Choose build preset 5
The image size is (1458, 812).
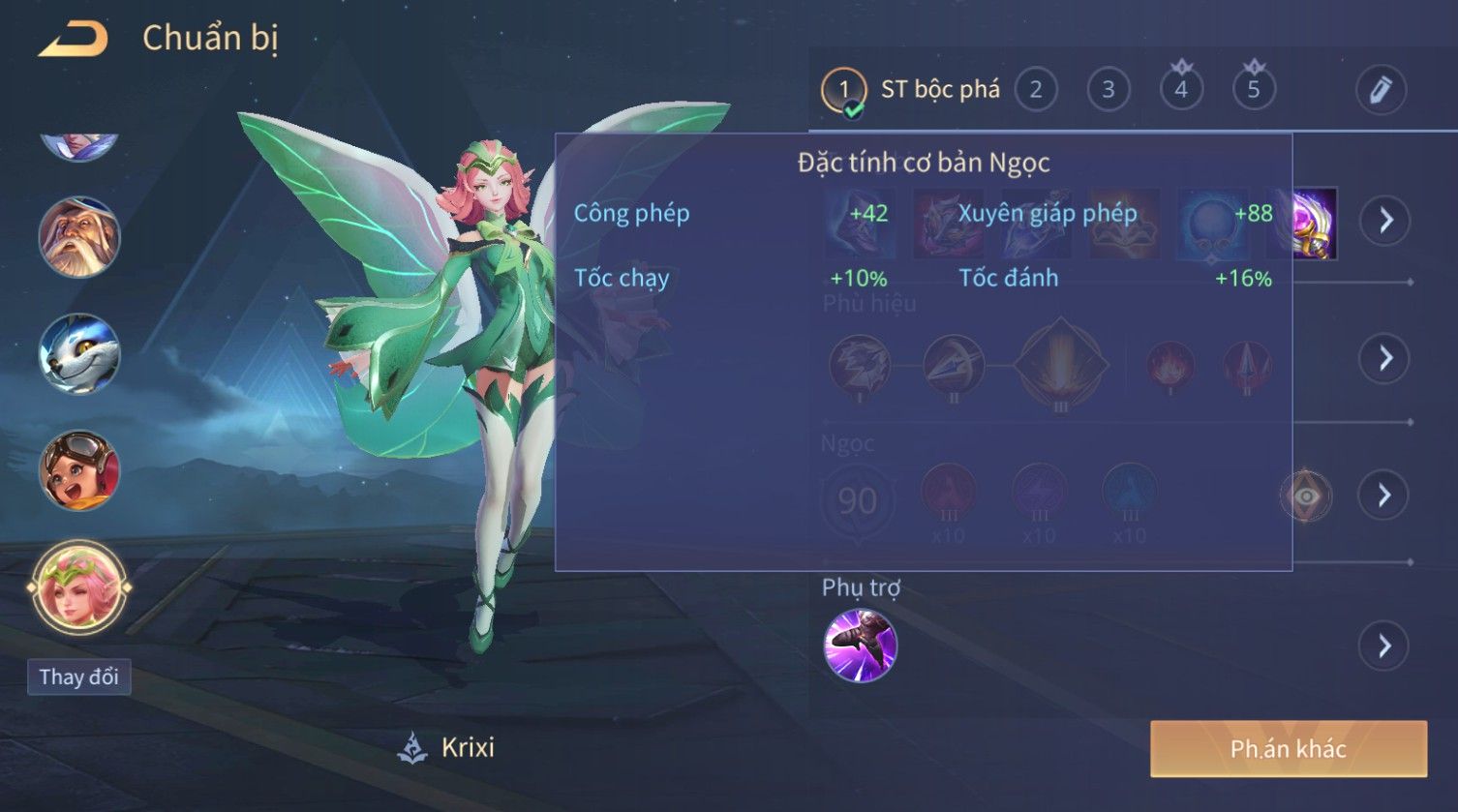click(1254, 91)
